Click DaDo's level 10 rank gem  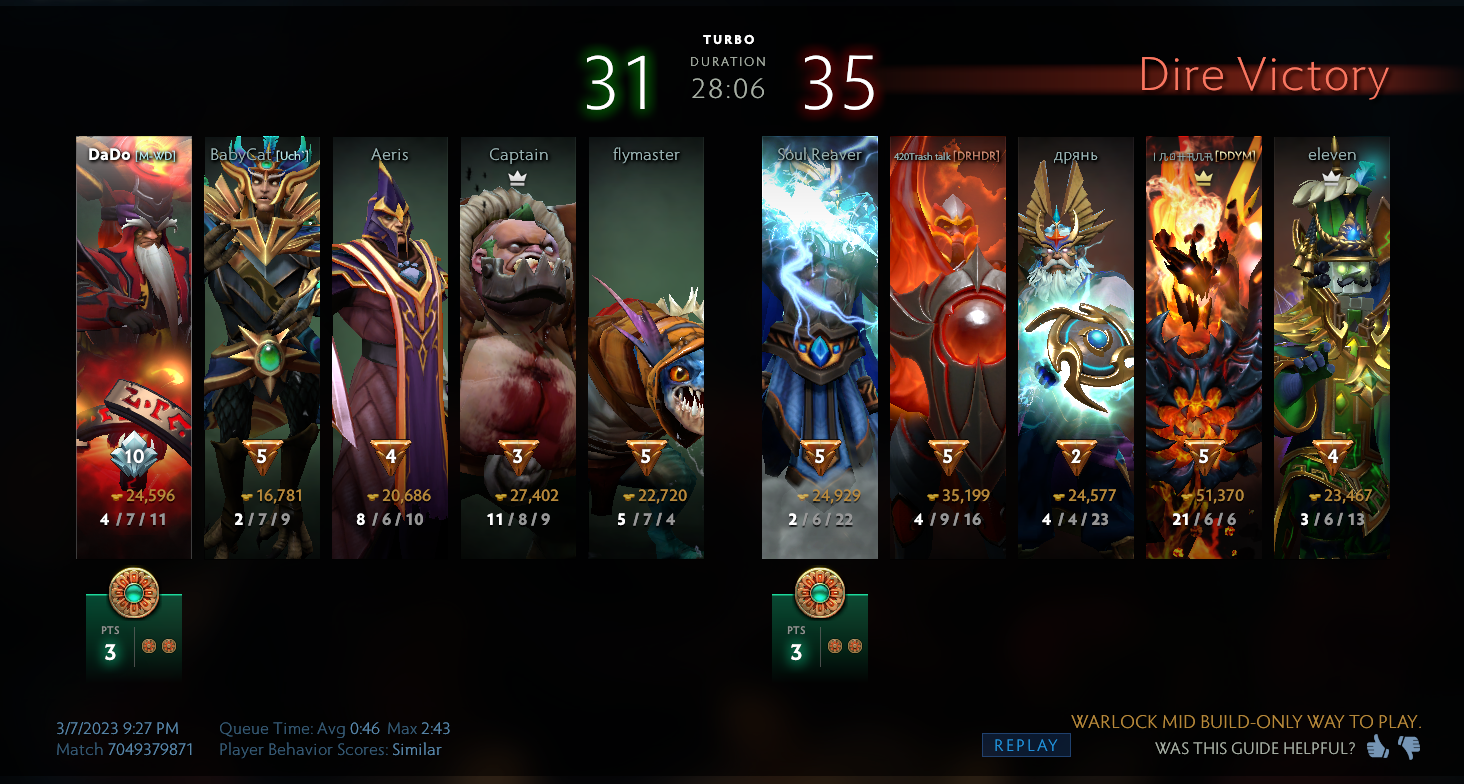[133, 453]
